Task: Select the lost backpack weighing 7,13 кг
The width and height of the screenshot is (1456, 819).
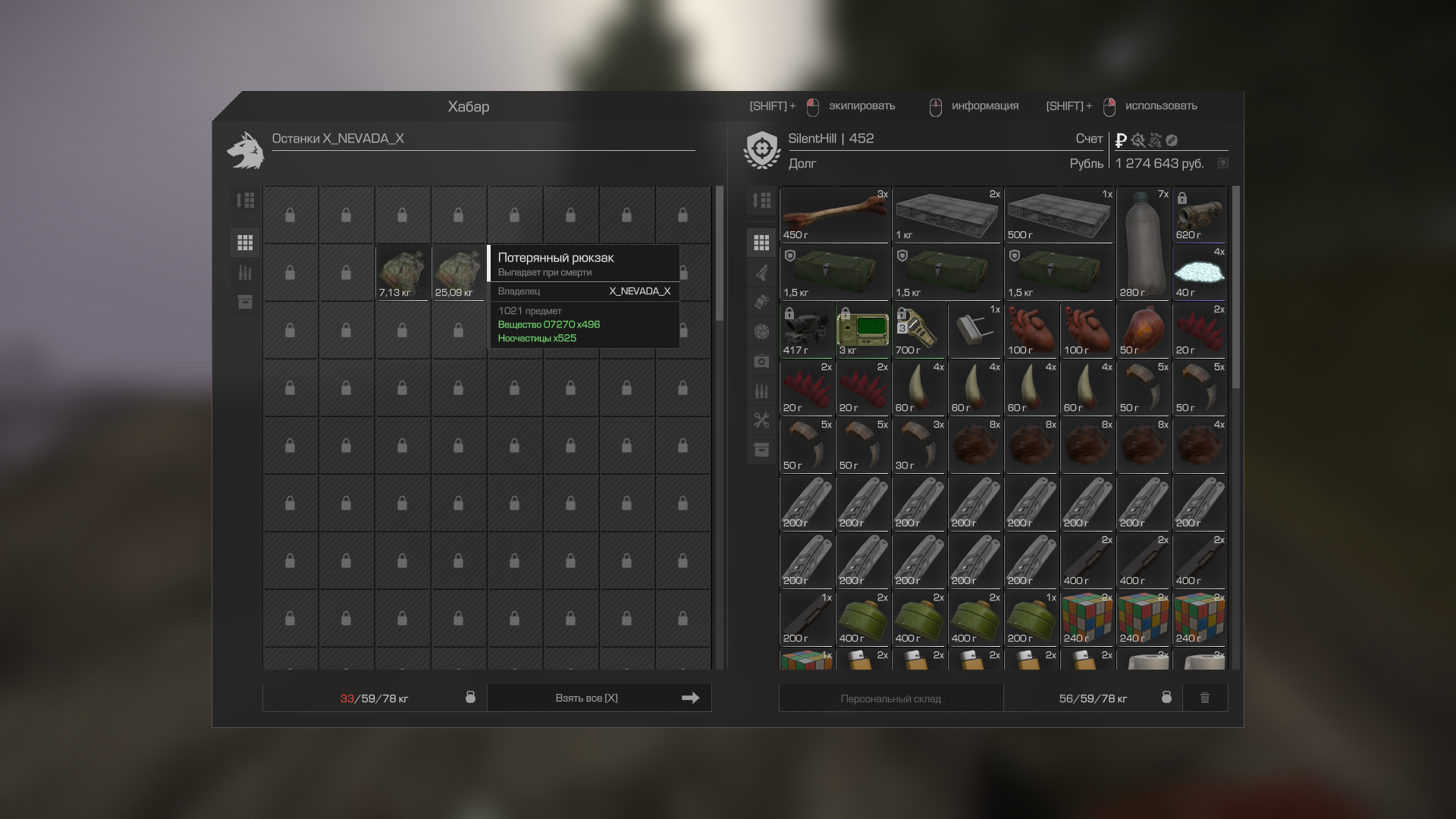Action: coord(403,272)
